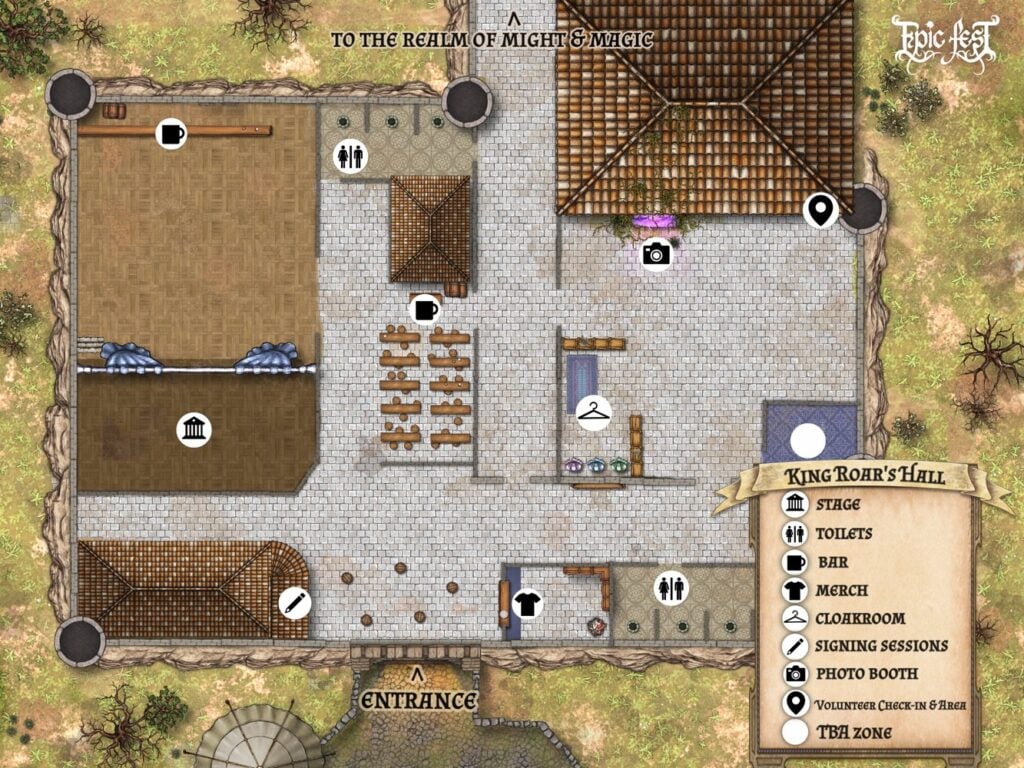Select the Volunteer Check-in & Area legend entry
The height and width of the screenshot is (768, 1024).
coord(890,704)
